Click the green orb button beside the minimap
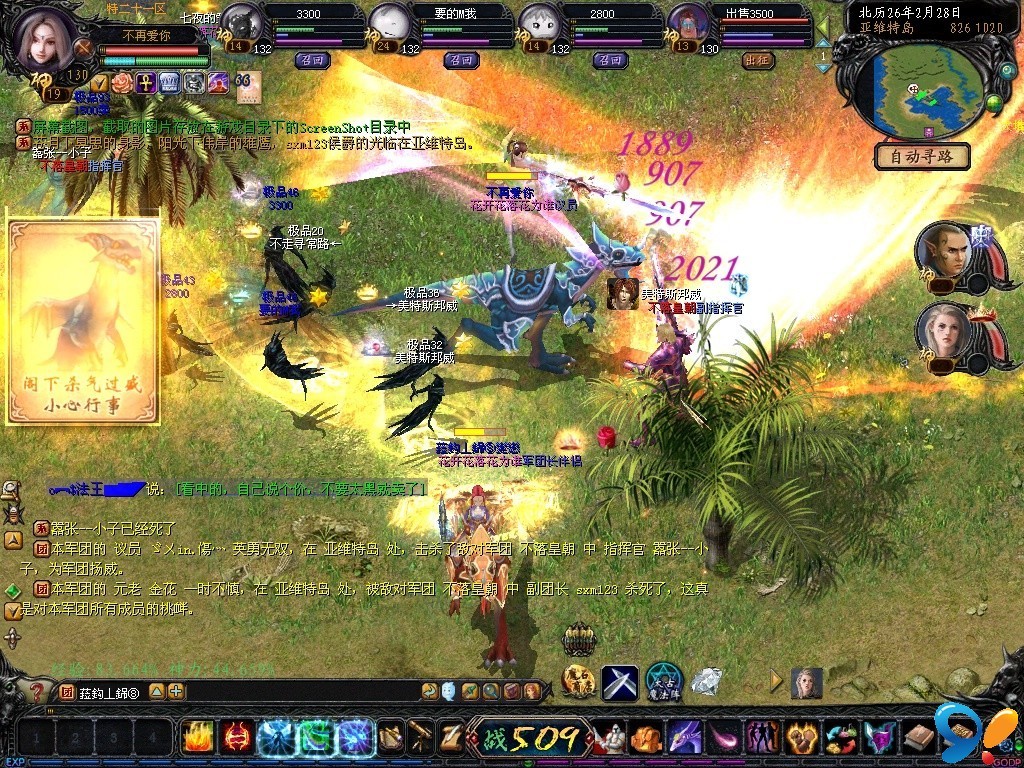The image size is (1024, 768). [994, 101]
